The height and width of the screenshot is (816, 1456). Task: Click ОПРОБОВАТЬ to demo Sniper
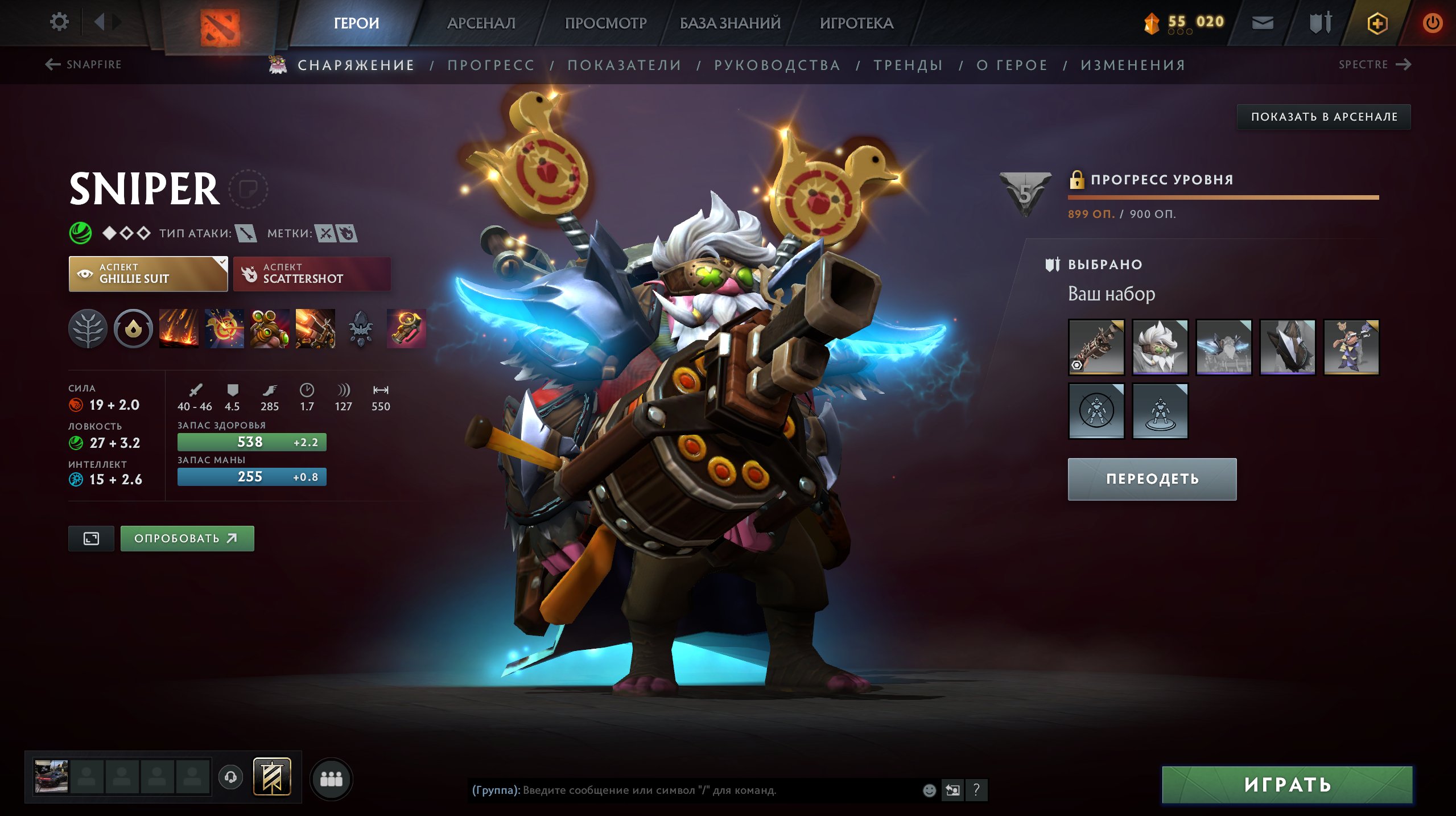[x=187, y=537]
